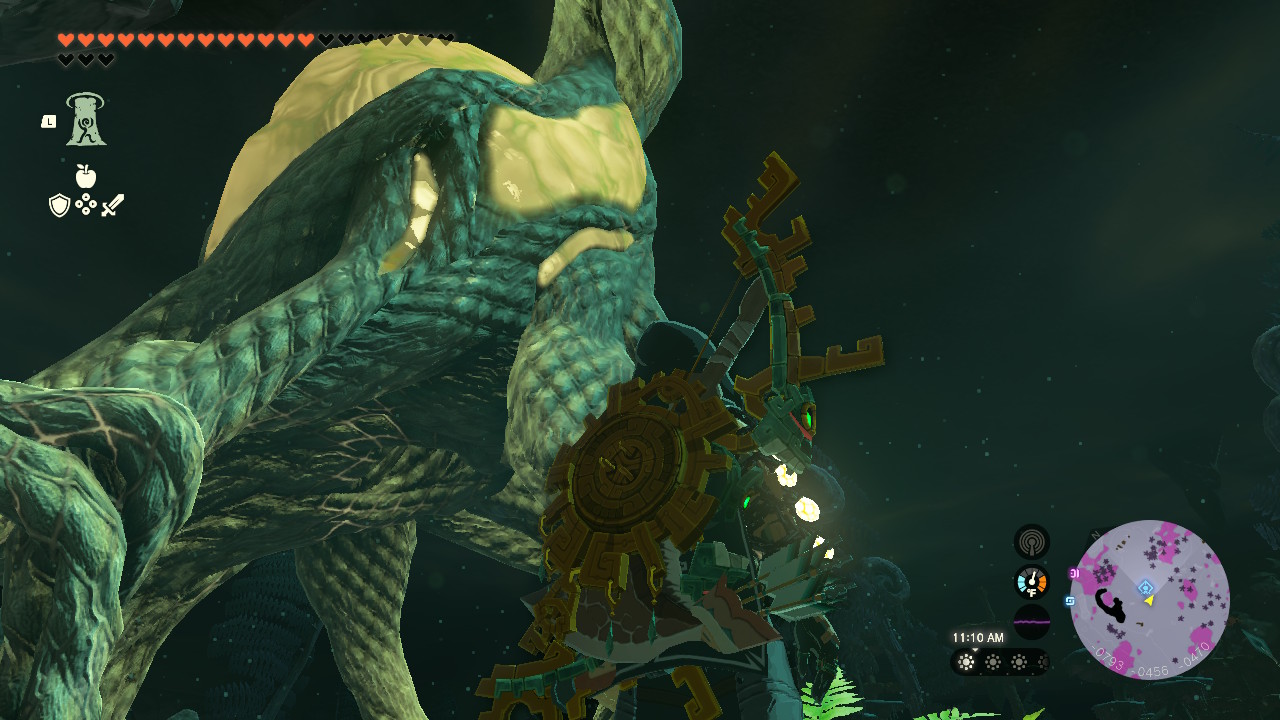Click the Fahrenheit temperature gauge icon
The height and width of the screenshot is (720, 1280).
pyautogui.click(x=1031, y=581)
